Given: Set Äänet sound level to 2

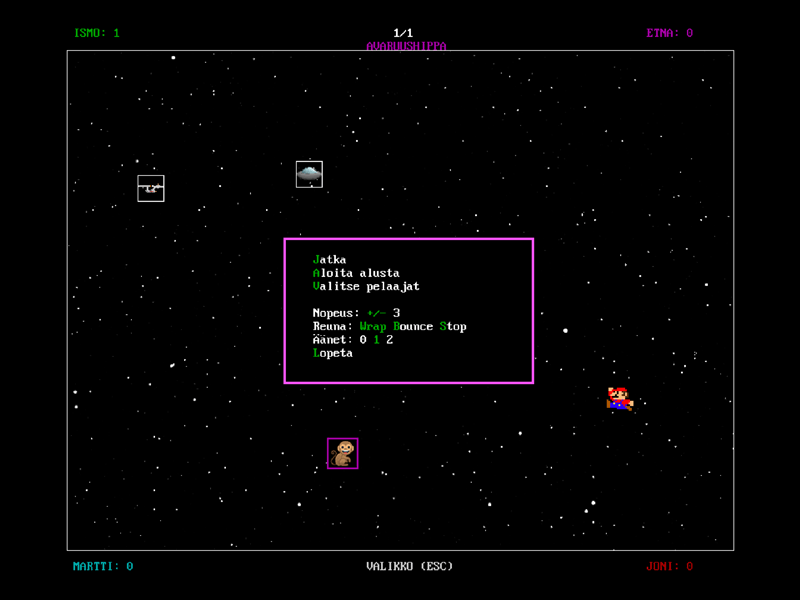Looking at the screenshot, I should tap(390, 340).
